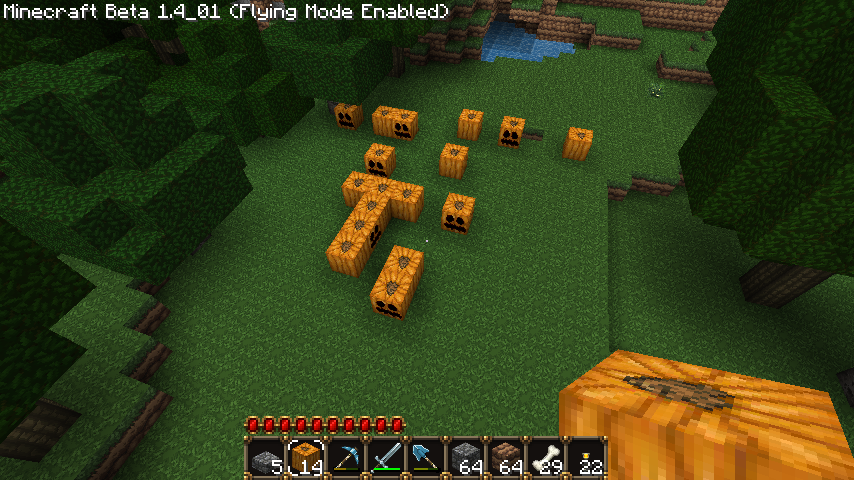The height and width of the screenshot is (480, 854).
Task: Select the bone stack of 29
Action: [x=546, y=457]
